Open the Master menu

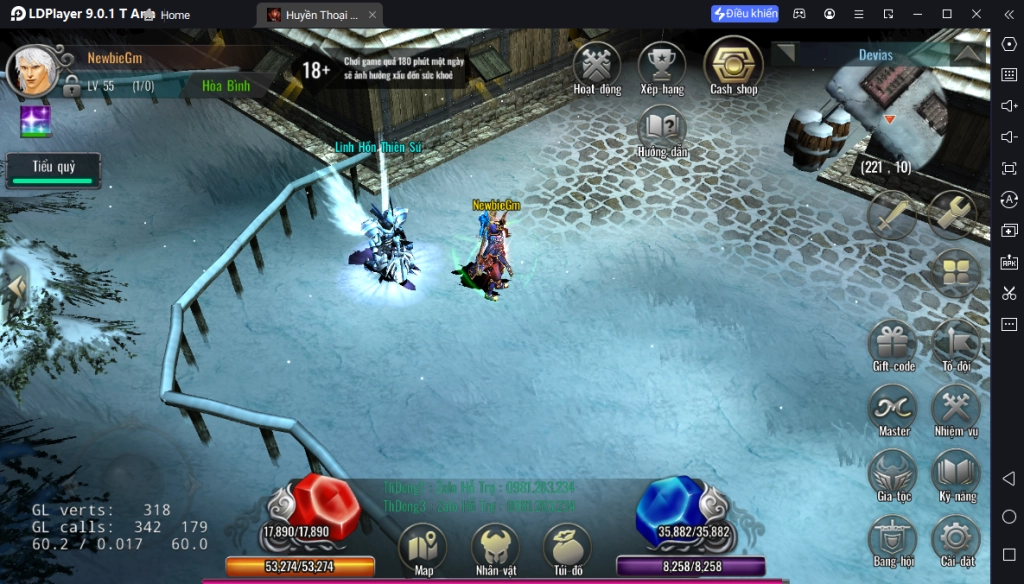pyautogui.click(x=893, y=408)
